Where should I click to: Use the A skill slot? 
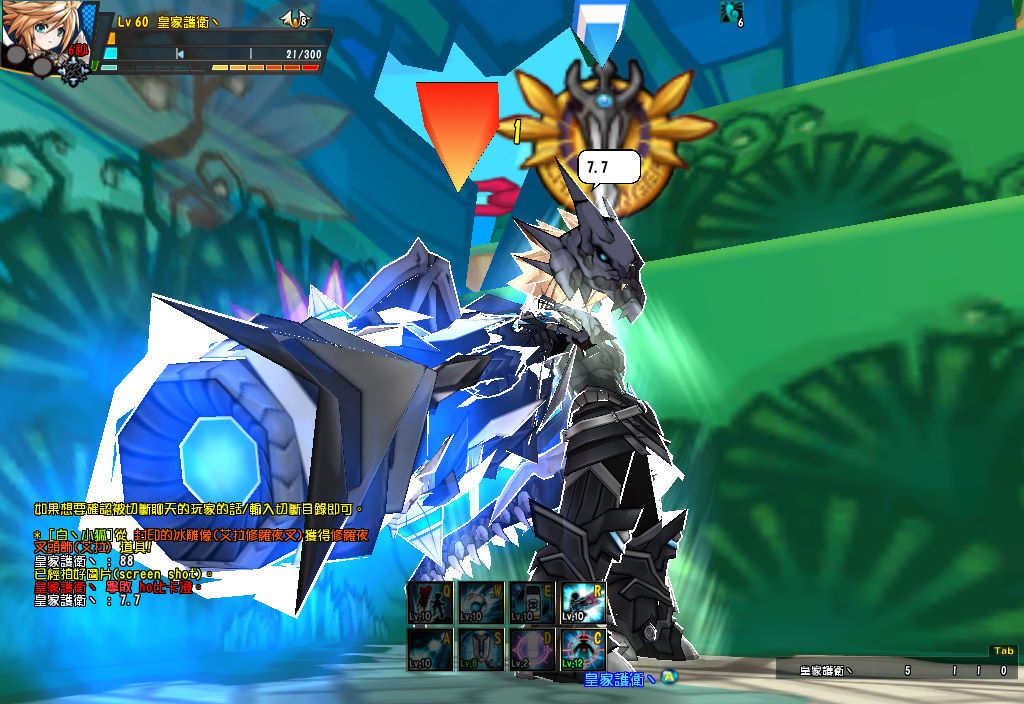[431, 649]
